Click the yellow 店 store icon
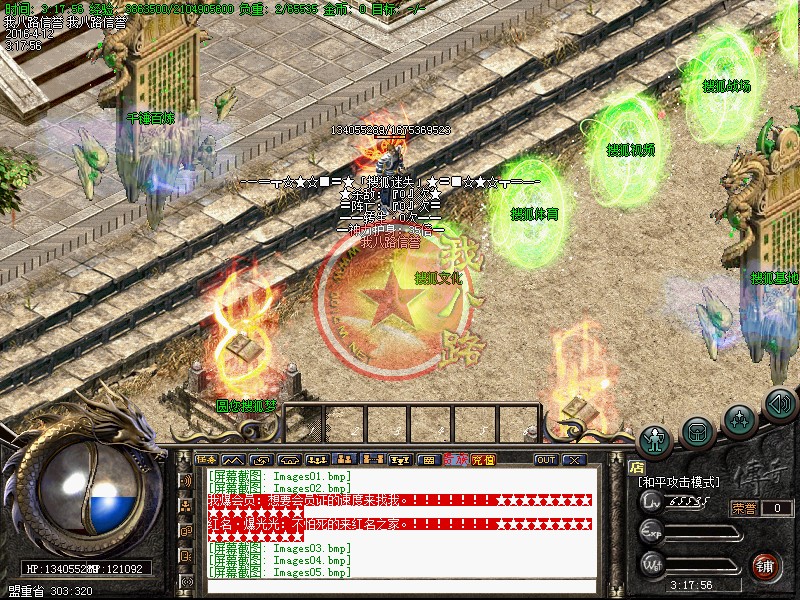Viewport: 800px width, 600px height. coord(636,465)
